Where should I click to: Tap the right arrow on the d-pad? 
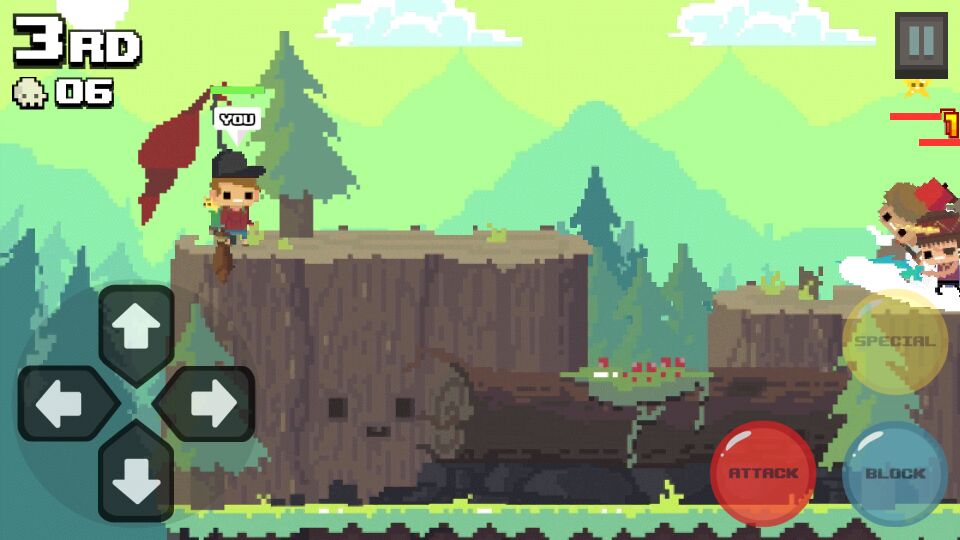[x=210, y=404]
